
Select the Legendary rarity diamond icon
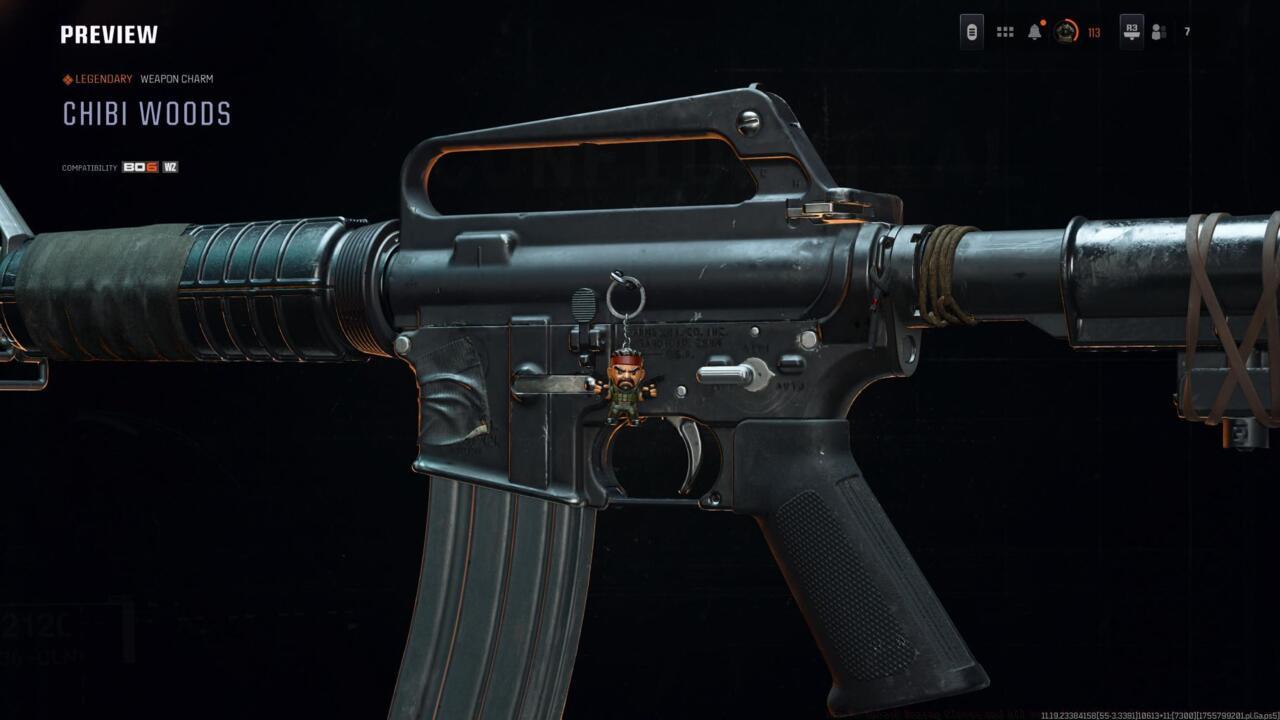[67, 78]
